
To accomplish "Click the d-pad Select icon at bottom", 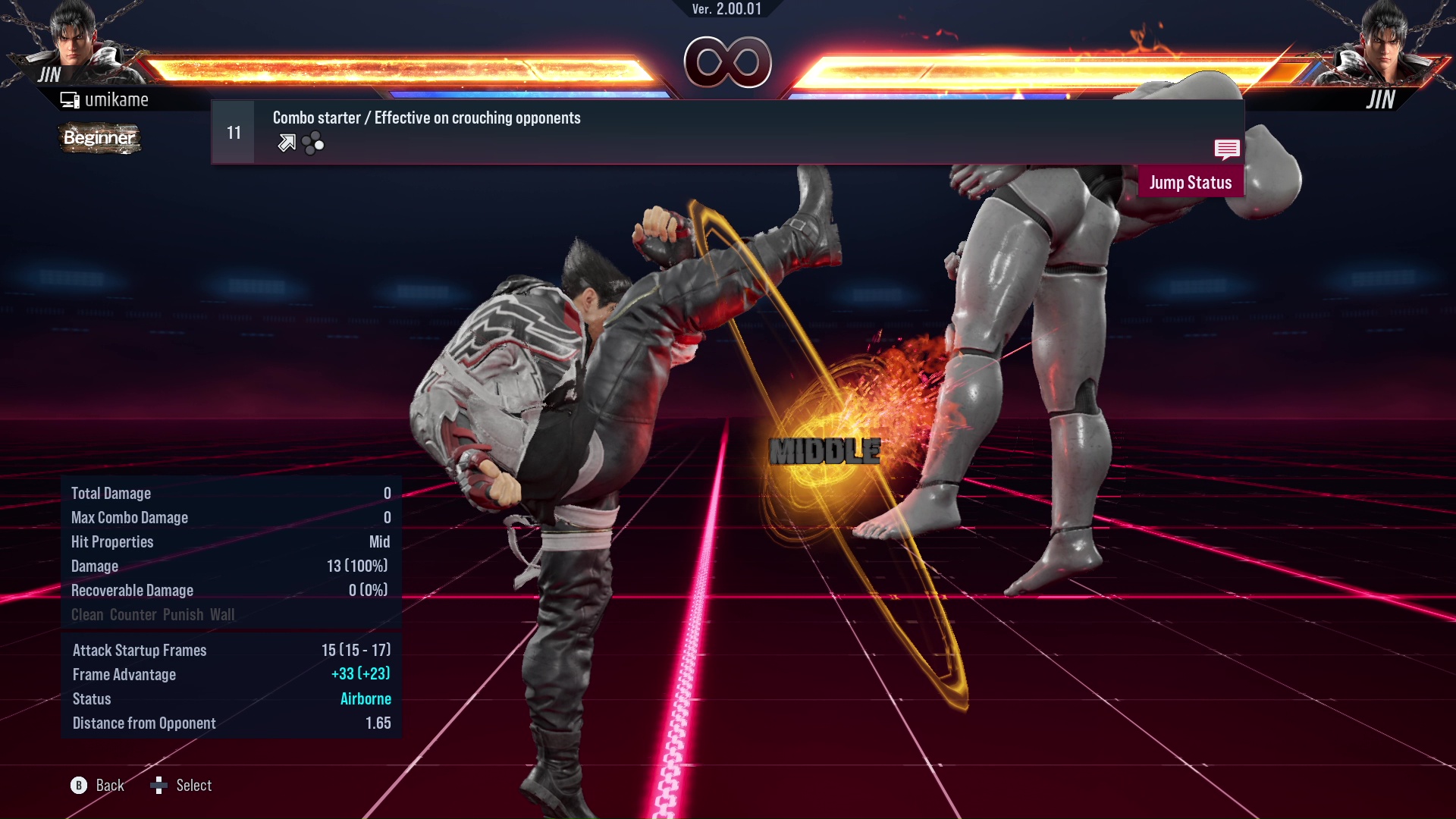I will [159, 786].
